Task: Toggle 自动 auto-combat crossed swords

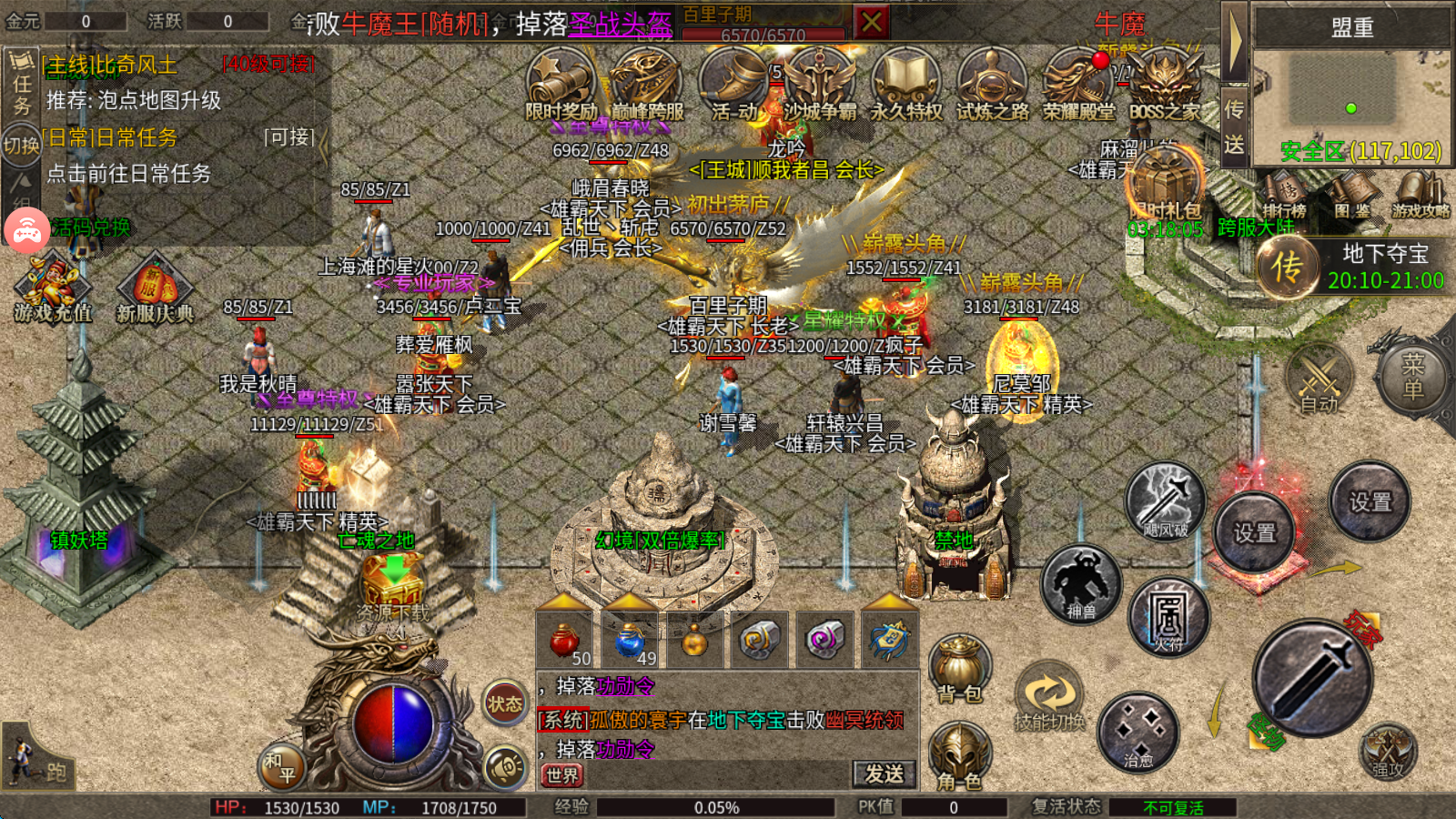Action: (x=1319, y=379)
